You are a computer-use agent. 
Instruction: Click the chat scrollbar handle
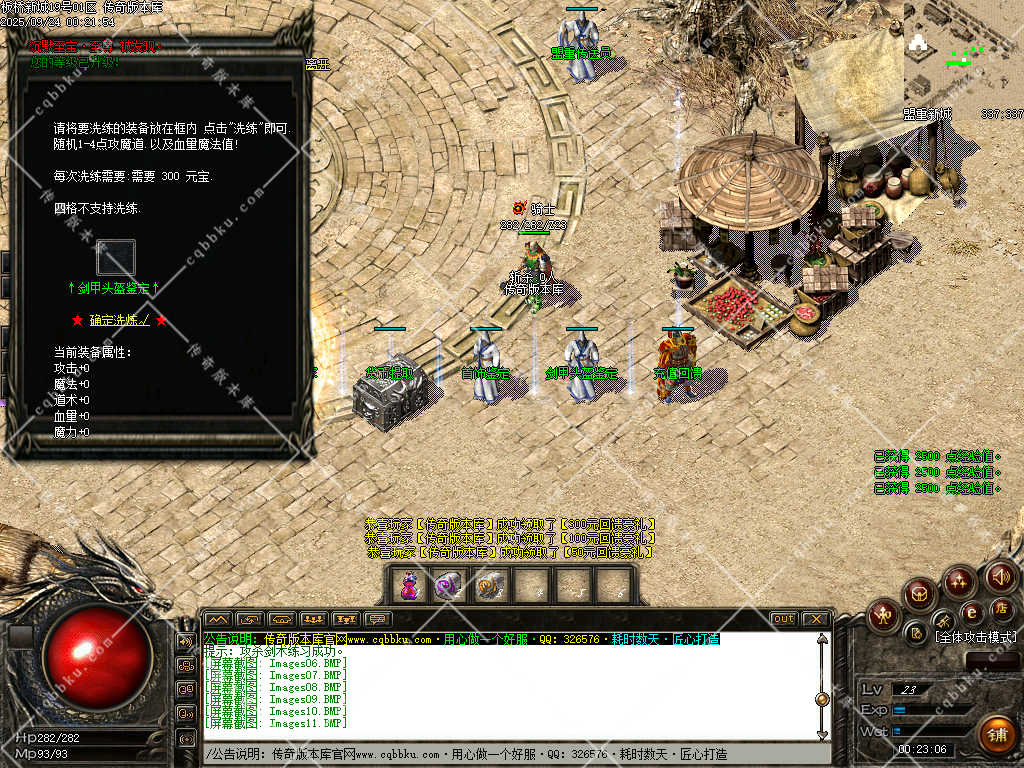pyautogui.click(x=822, y=699)
